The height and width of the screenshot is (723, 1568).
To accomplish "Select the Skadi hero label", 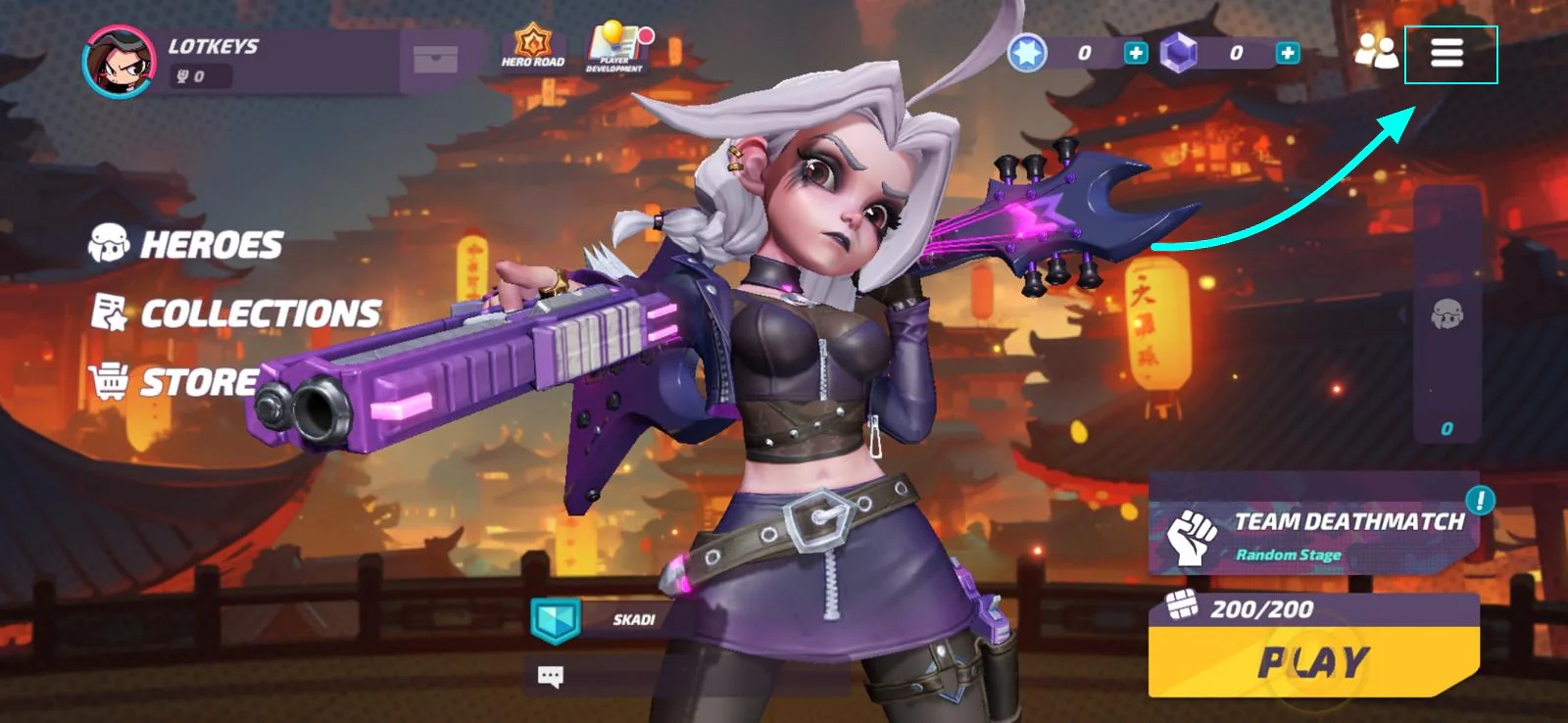I will pos(633,620).
